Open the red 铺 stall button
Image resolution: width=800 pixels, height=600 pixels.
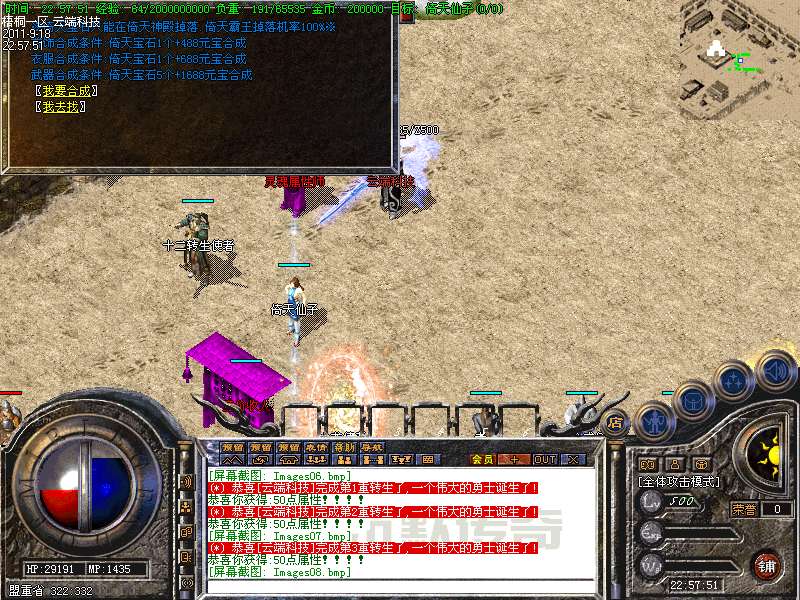tap(766, 564)
